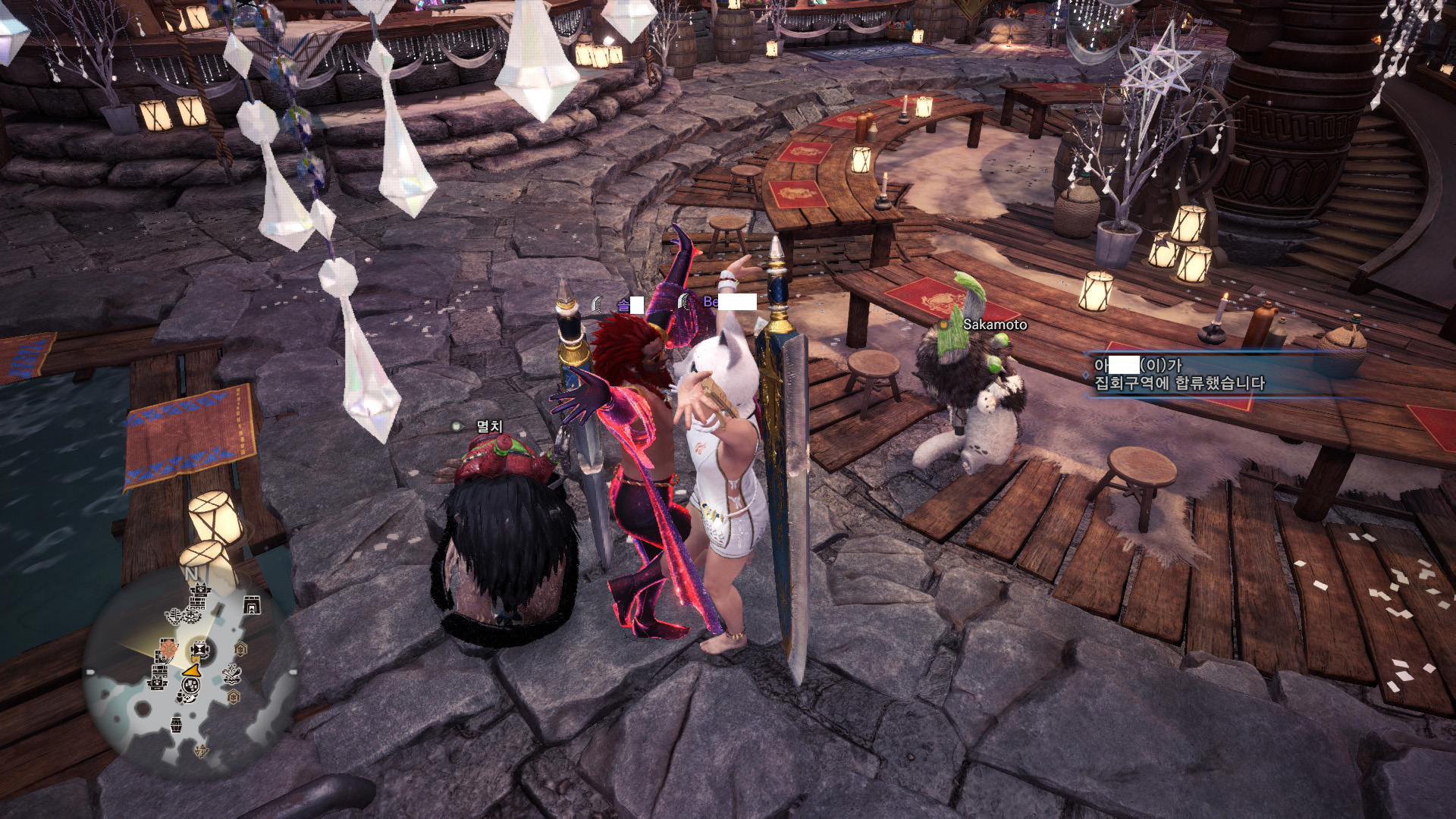Open the circular minimap
The image size is (1456, 819).
click(190, 671)
